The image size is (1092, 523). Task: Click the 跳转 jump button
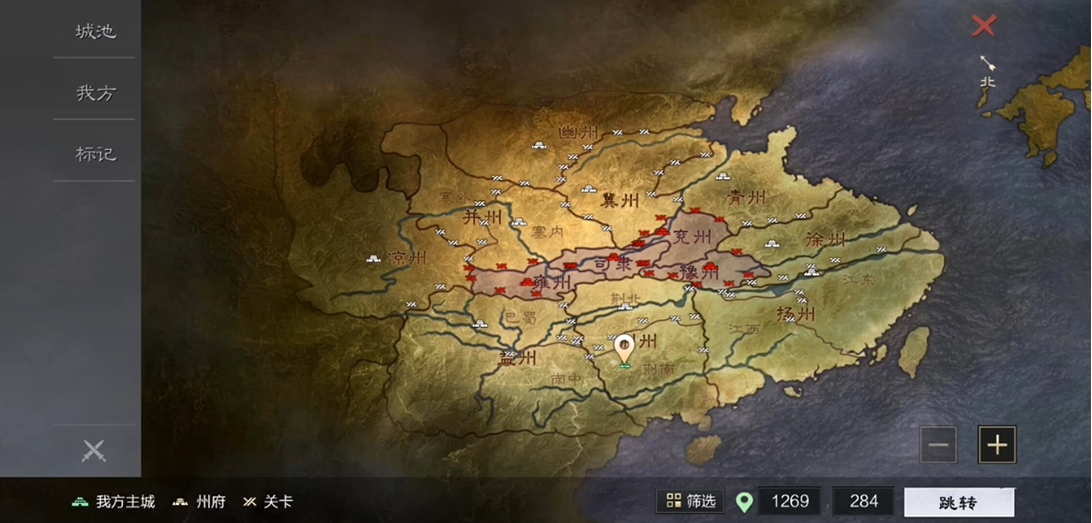coord(959,502)
